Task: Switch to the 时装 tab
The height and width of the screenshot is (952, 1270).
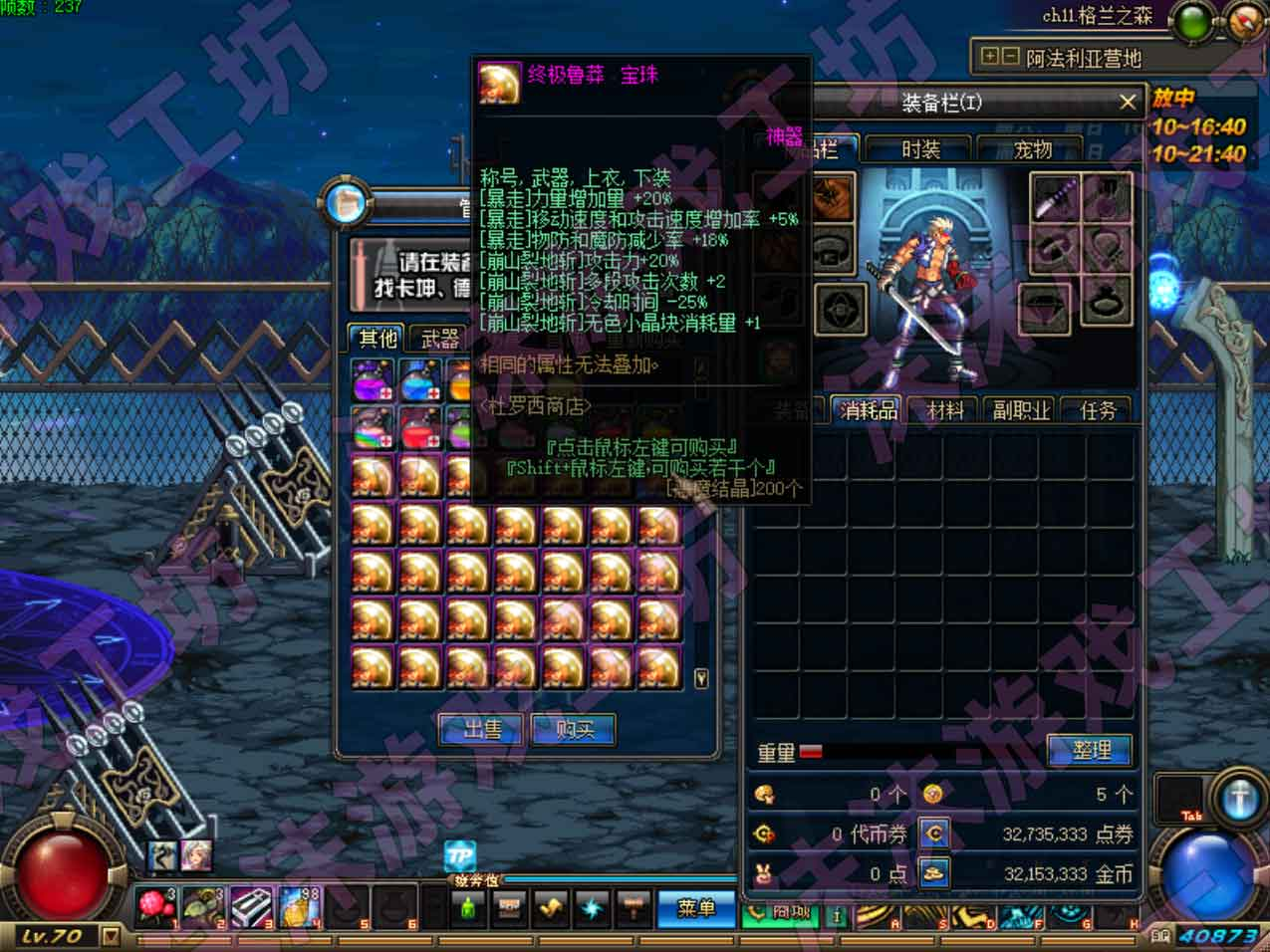Action: pos(920,150)
